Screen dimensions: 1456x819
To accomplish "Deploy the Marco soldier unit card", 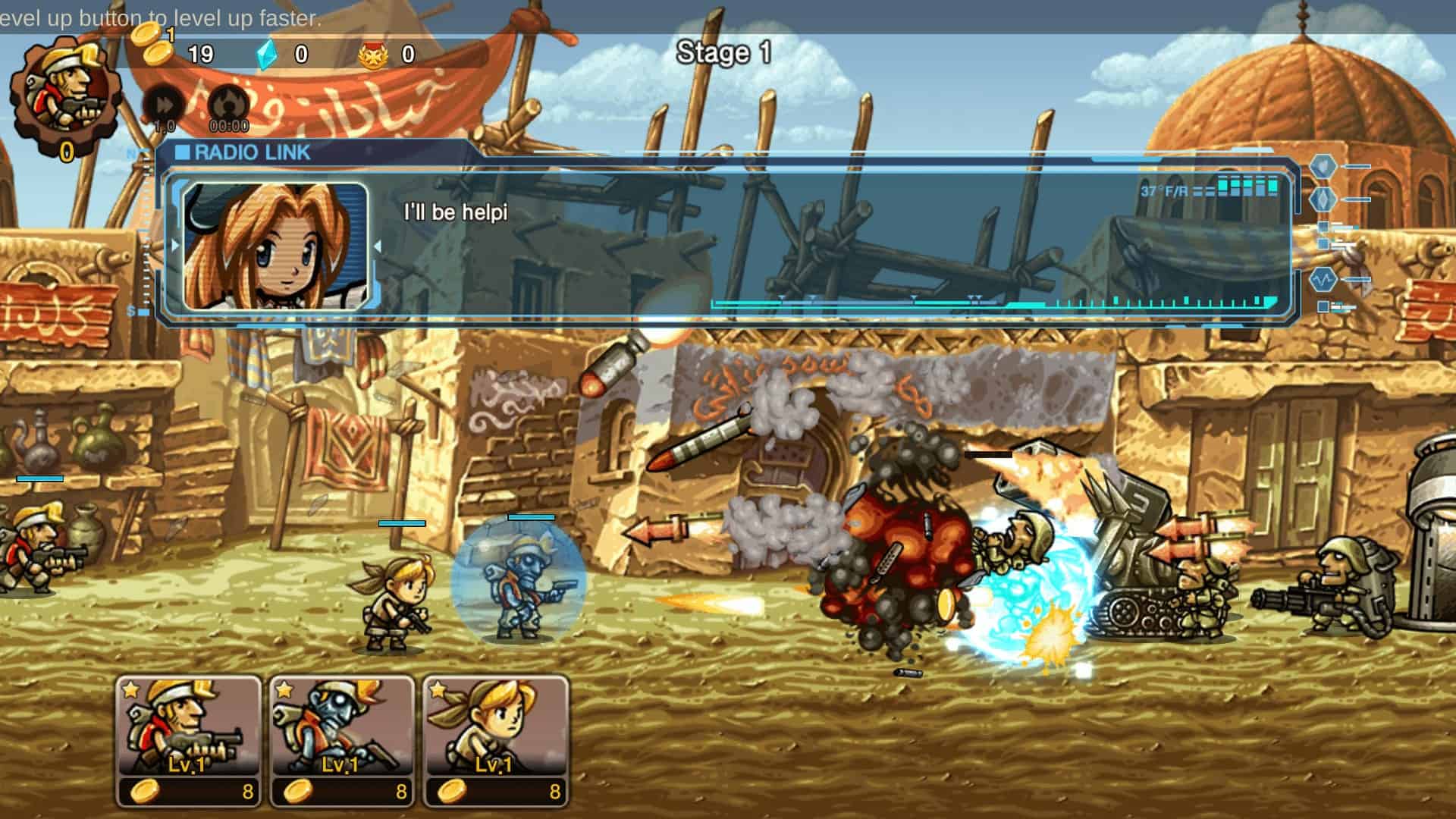I will pyautogui.click(x=189, y=739).
